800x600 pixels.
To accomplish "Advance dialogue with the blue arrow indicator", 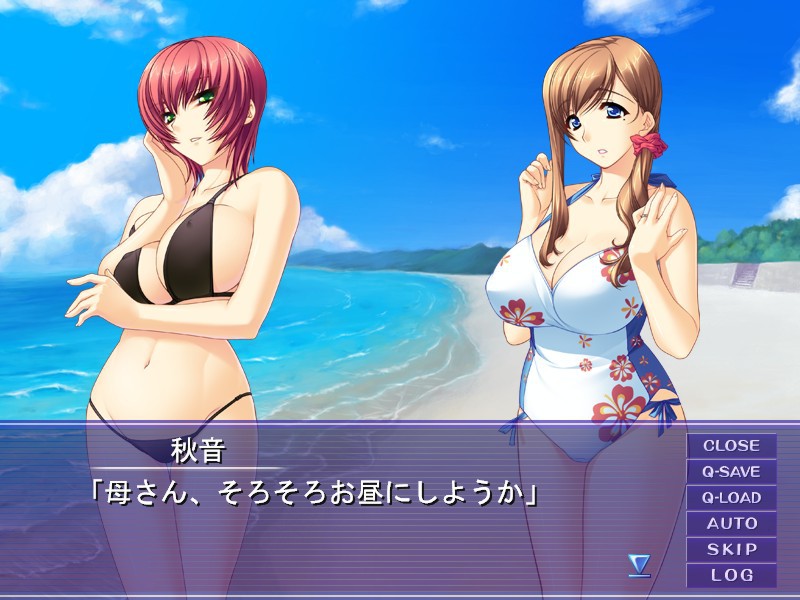I will [x=639, y=566].
